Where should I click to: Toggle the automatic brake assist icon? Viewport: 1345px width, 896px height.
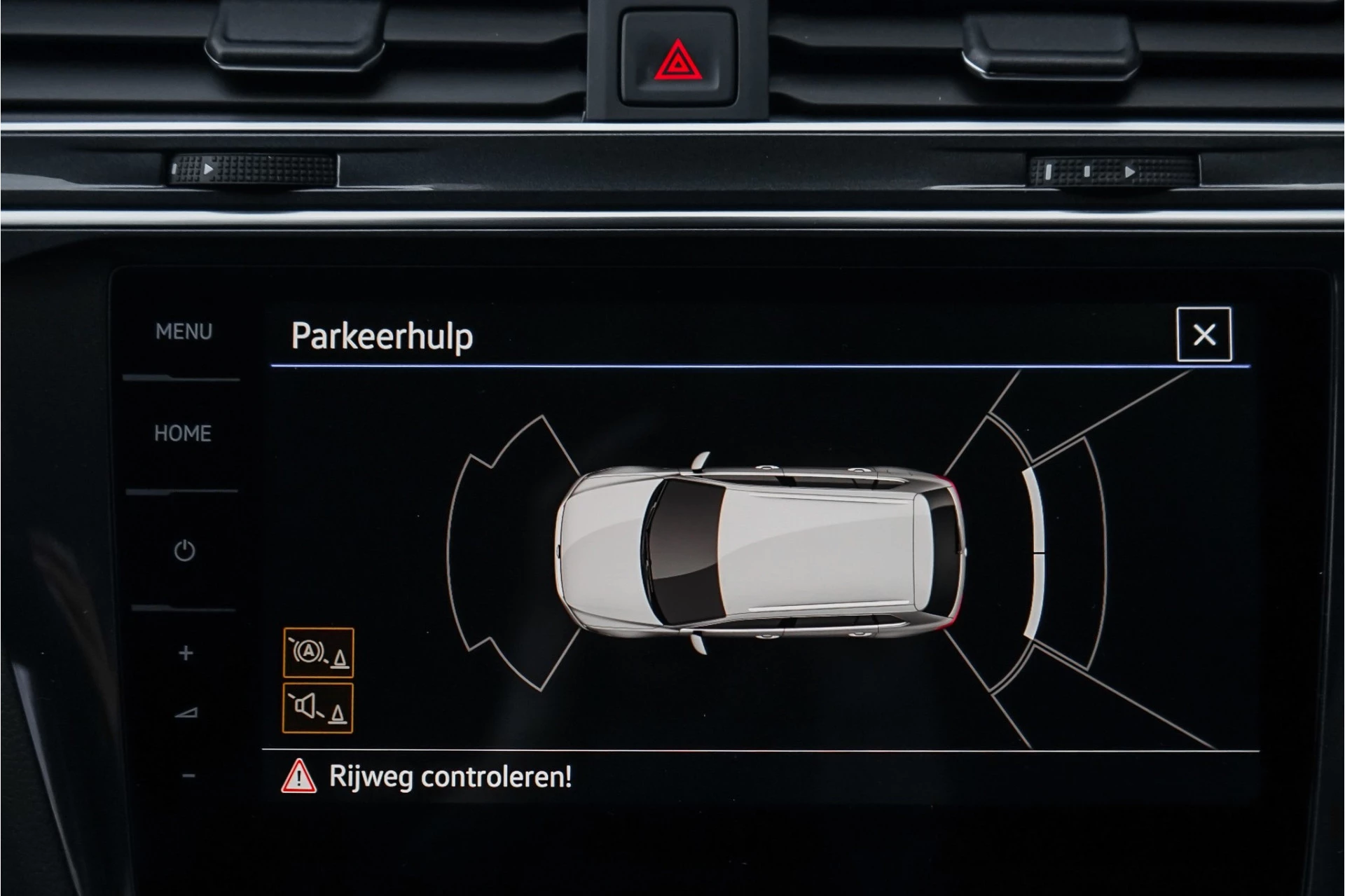coord(318,653)
